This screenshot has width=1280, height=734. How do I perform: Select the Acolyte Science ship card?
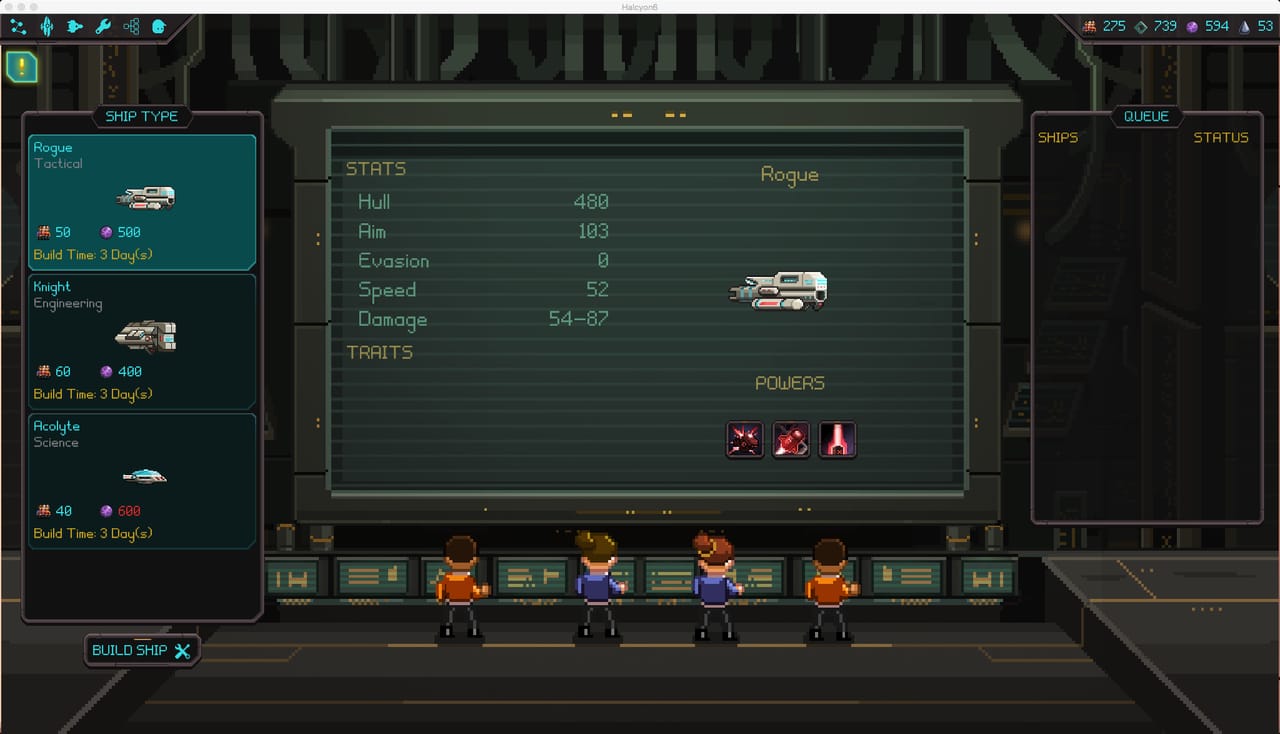pyautogui.click(x=142, y=479)
